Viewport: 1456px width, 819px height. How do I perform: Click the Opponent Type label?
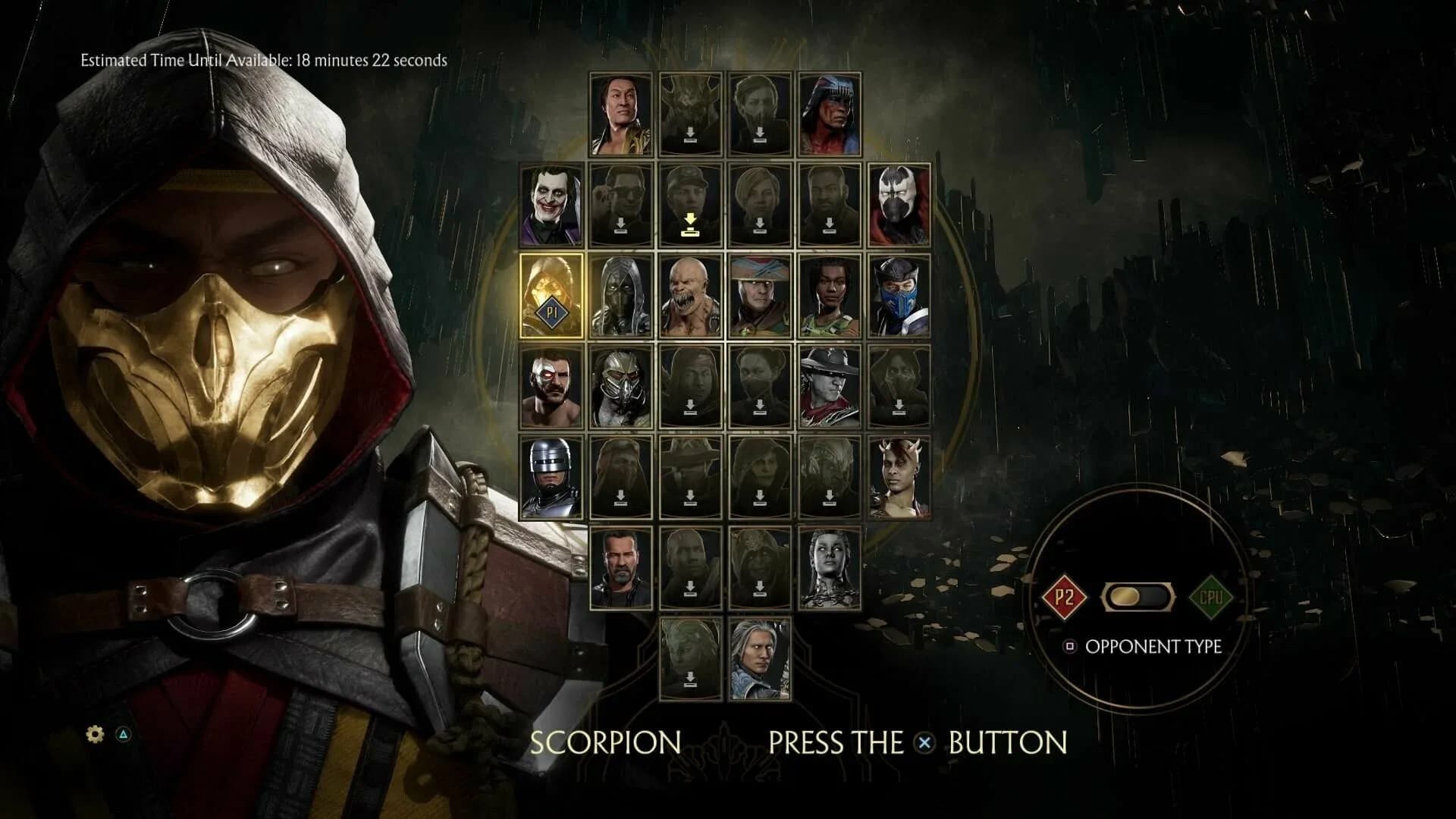[x=1153, y=646]
